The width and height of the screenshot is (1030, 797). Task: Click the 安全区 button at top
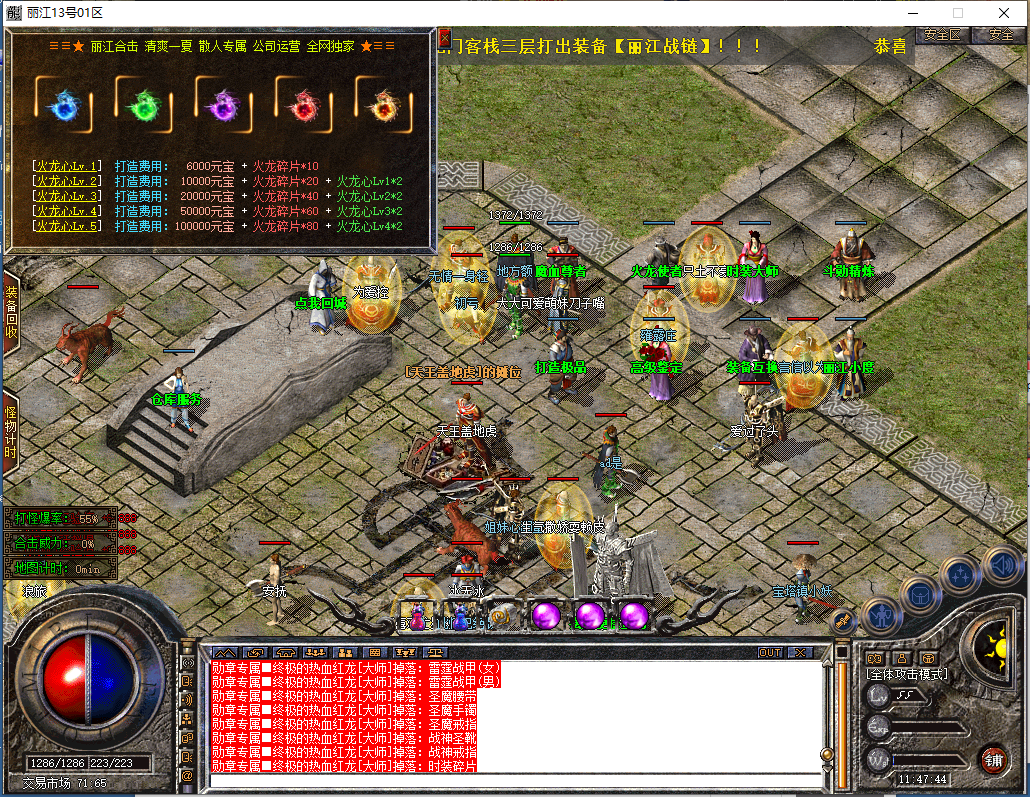942,34
